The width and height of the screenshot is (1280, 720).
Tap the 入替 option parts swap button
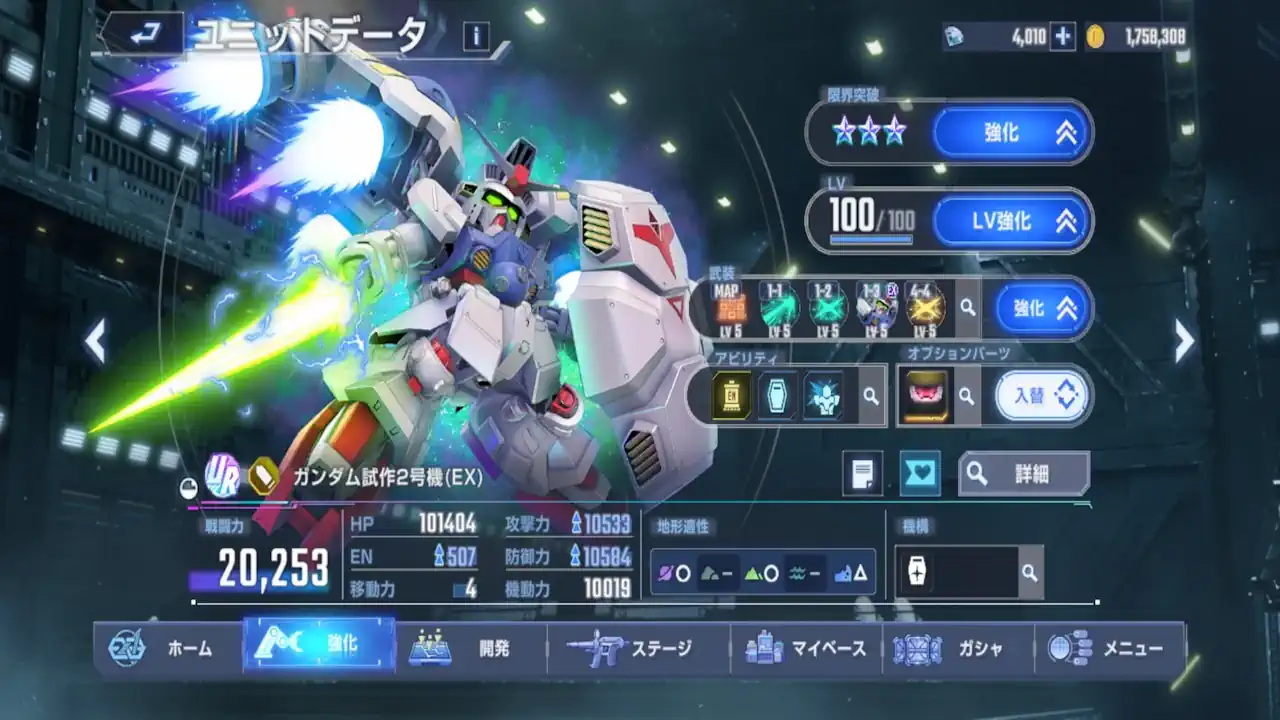click(x=1040, y=396)
